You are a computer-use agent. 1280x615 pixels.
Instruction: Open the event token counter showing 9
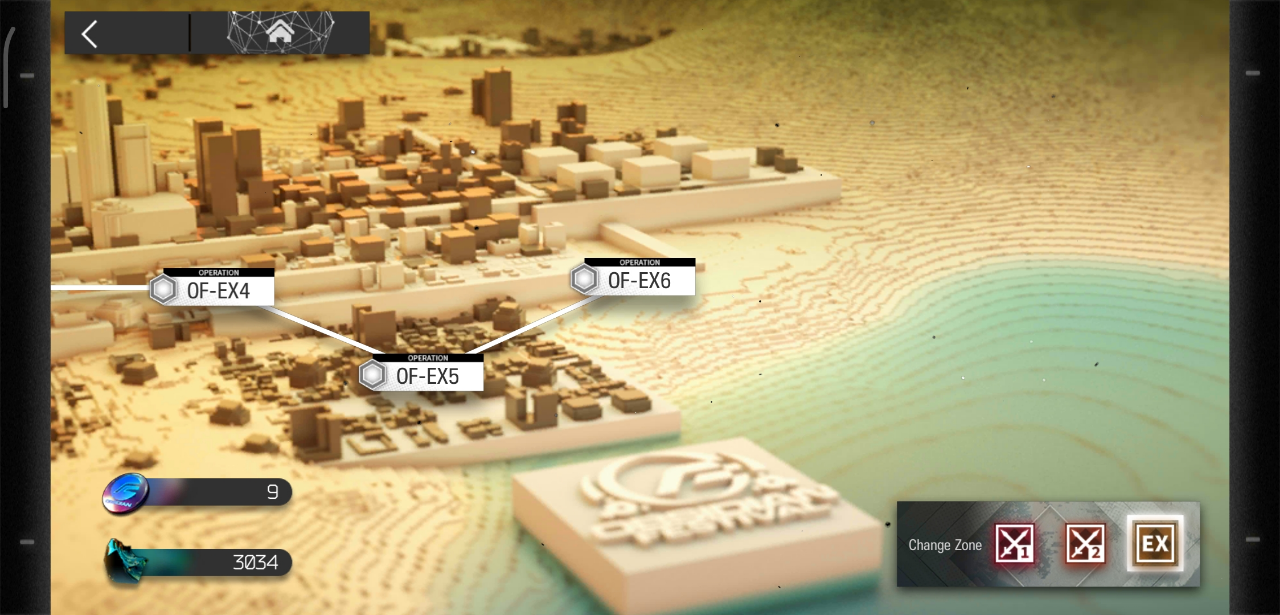coord(200,492)
